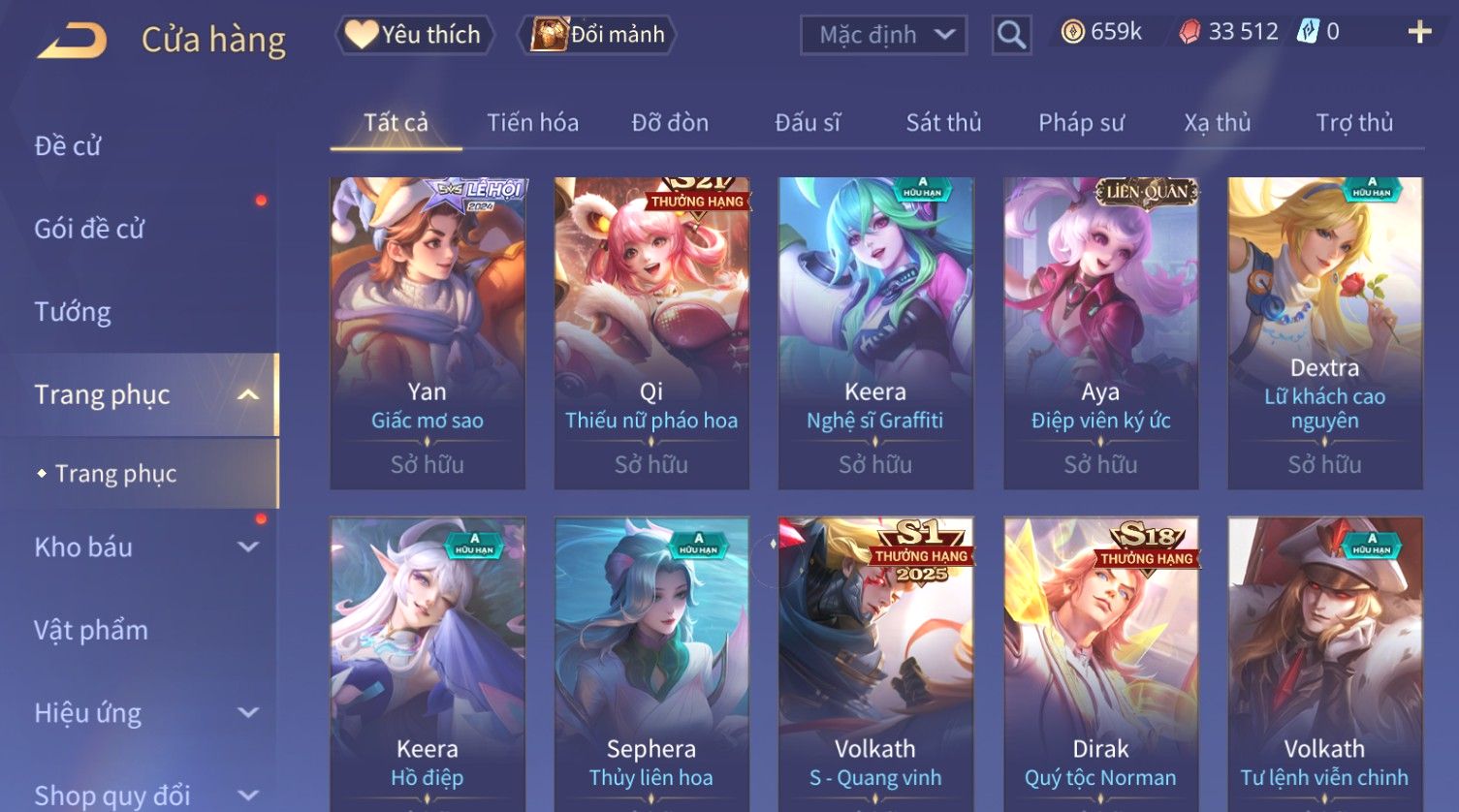Viewport: 1459px width, 812px height.
Task: Open the Đề cử shop section
Action: (x=68, y=146)
